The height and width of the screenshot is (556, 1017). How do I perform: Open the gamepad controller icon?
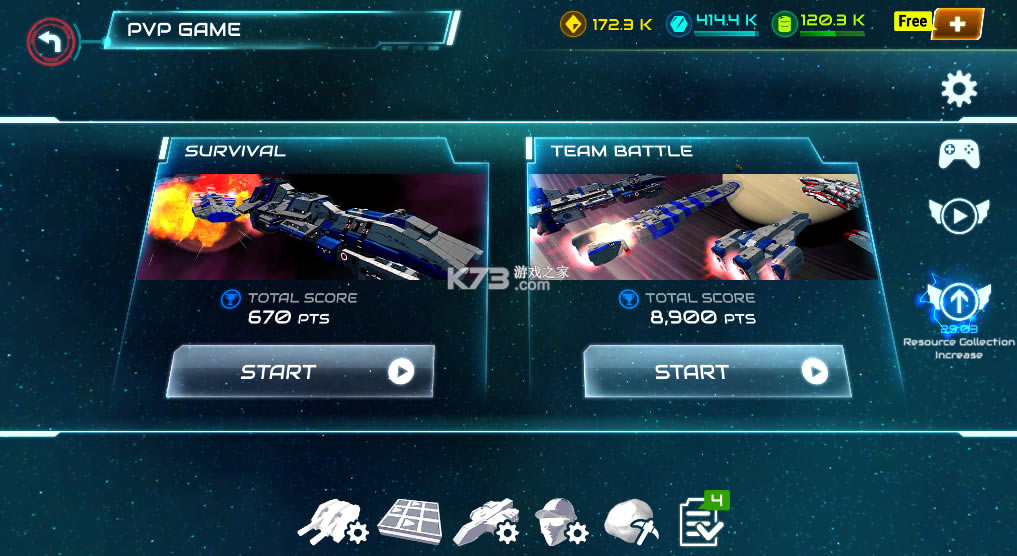click(958, 153)
